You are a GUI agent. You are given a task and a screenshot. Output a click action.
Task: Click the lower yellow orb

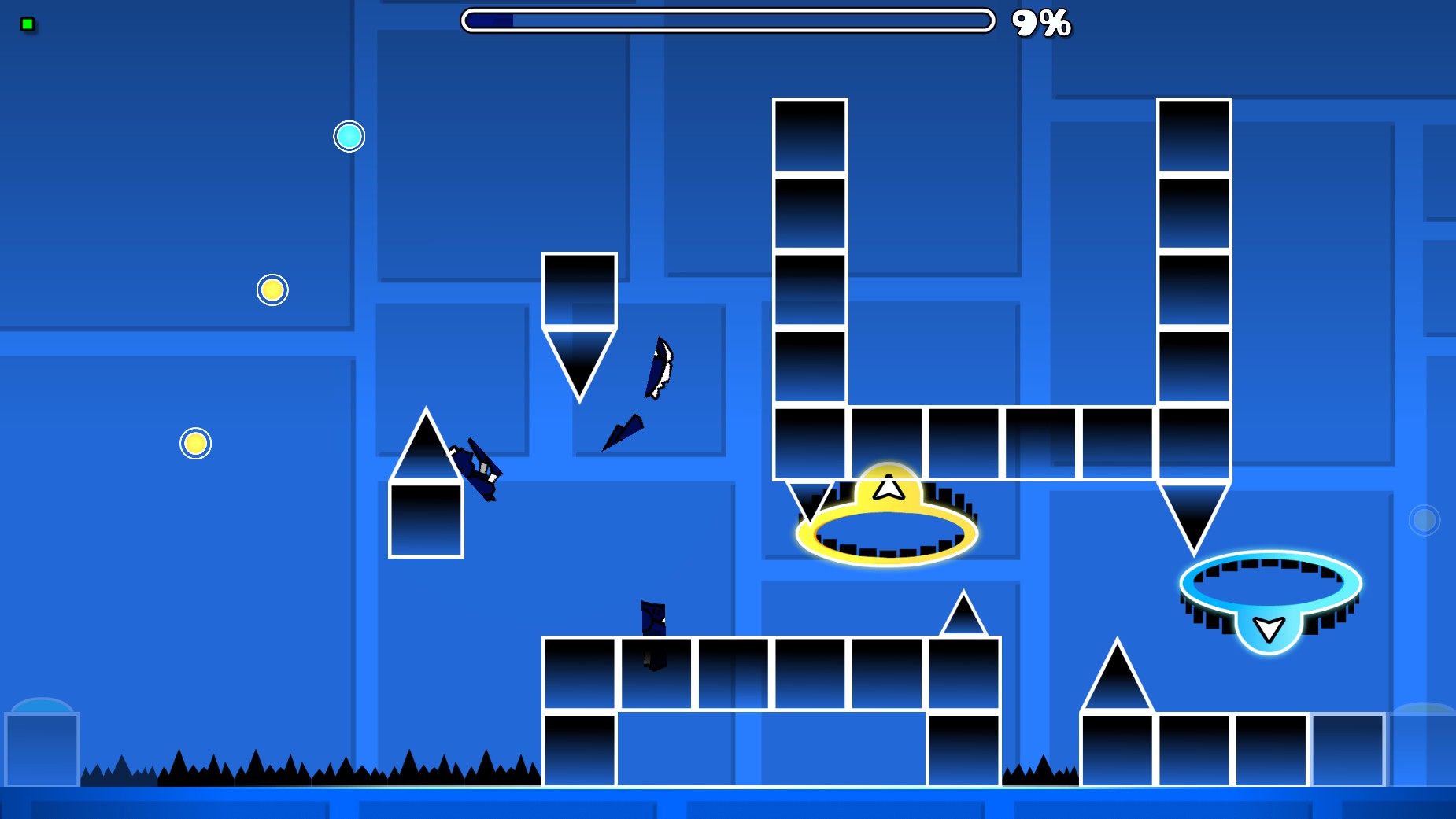pos(195,443)
